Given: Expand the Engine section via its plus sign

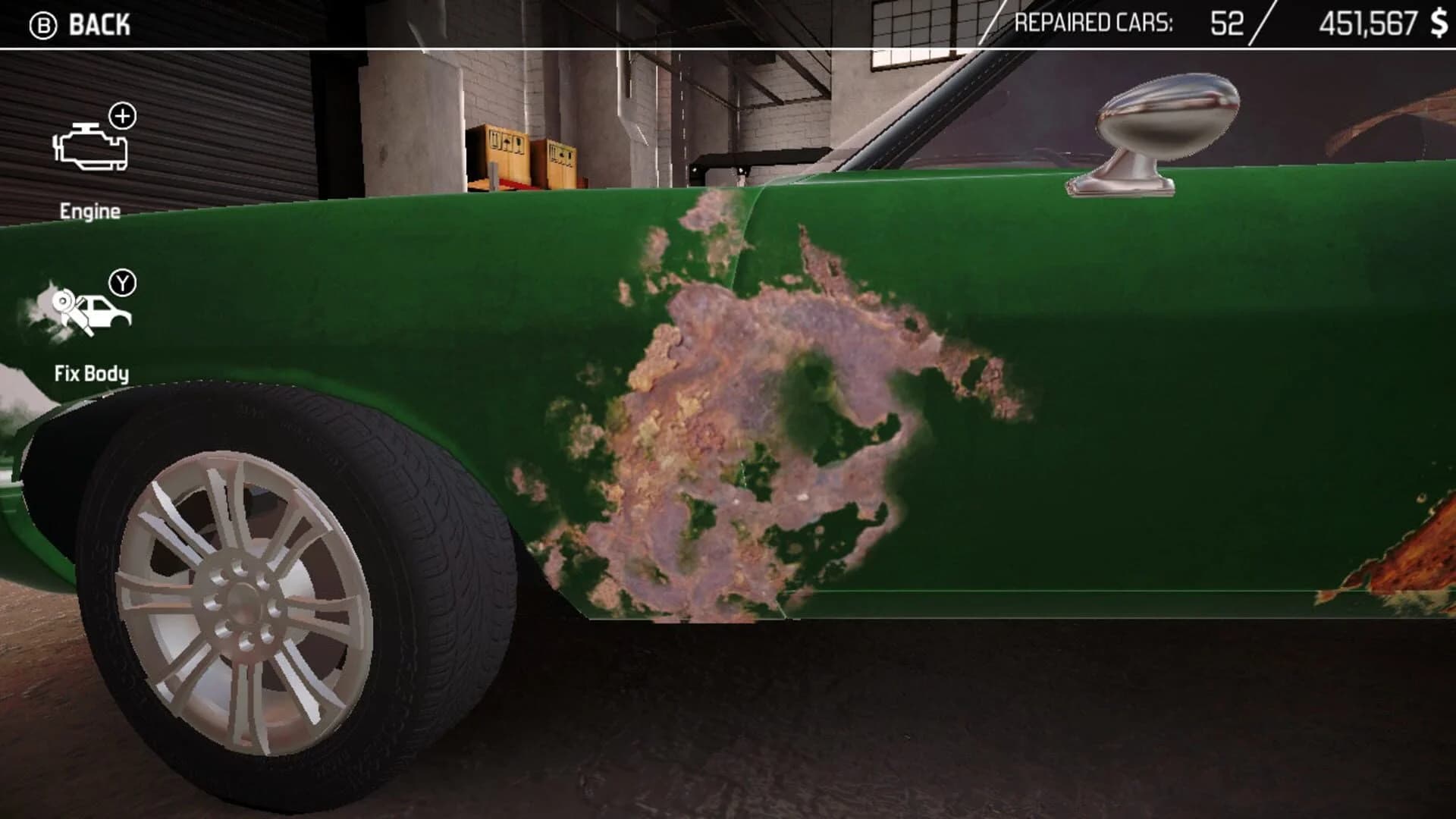Looking at the screenshot, I should click(x=121, y=116).
